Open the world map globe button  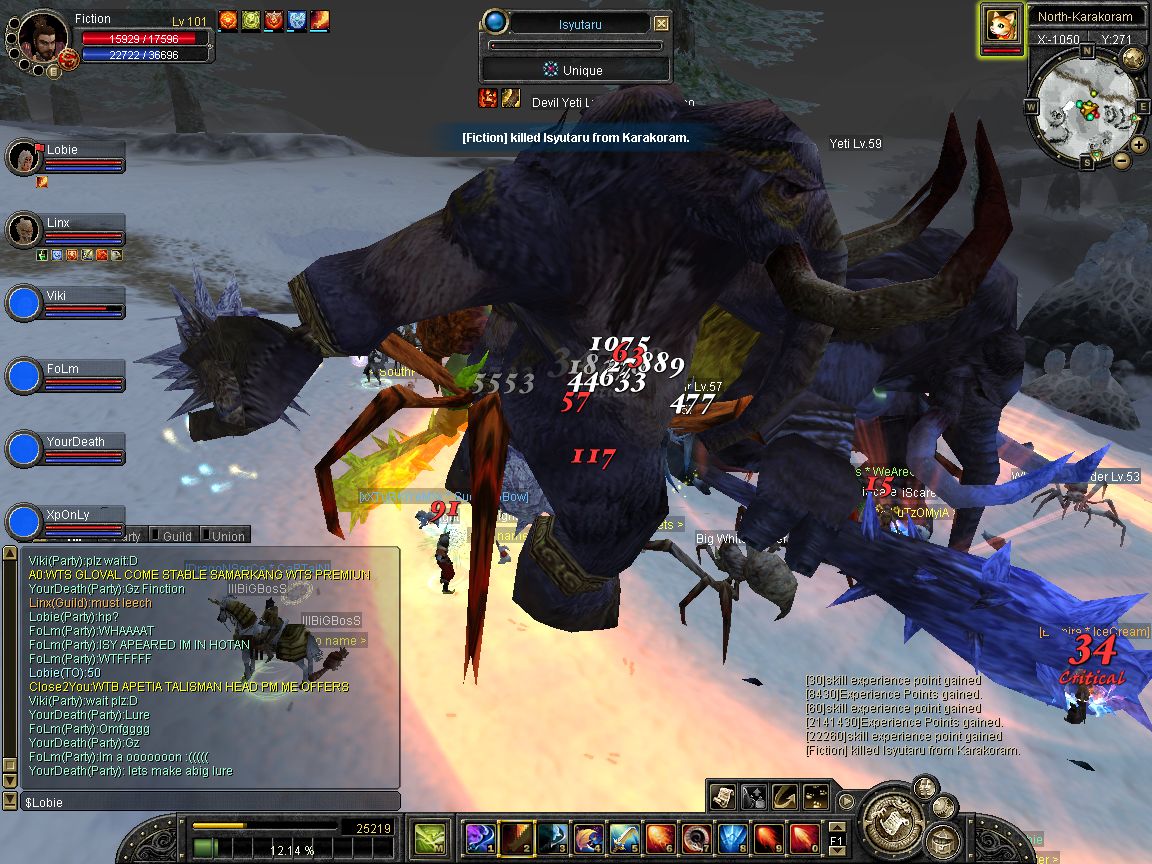click(1133, 58)
